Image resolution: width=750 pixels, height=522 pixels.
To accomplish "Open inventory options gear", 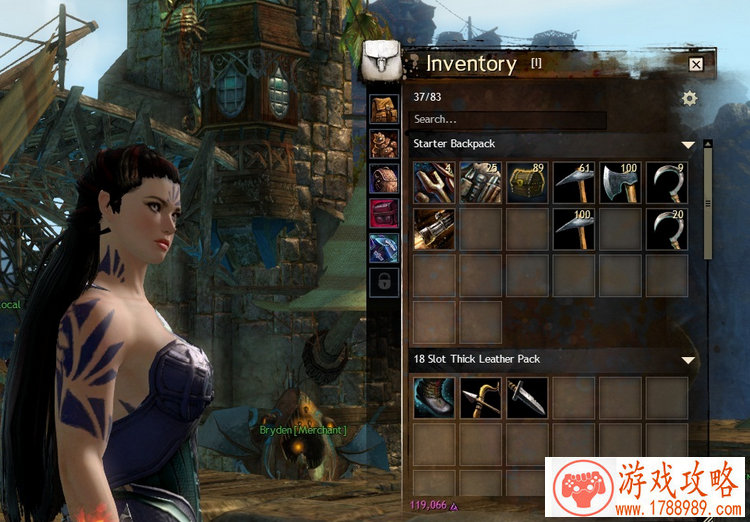I will click(x=689, y=98).
